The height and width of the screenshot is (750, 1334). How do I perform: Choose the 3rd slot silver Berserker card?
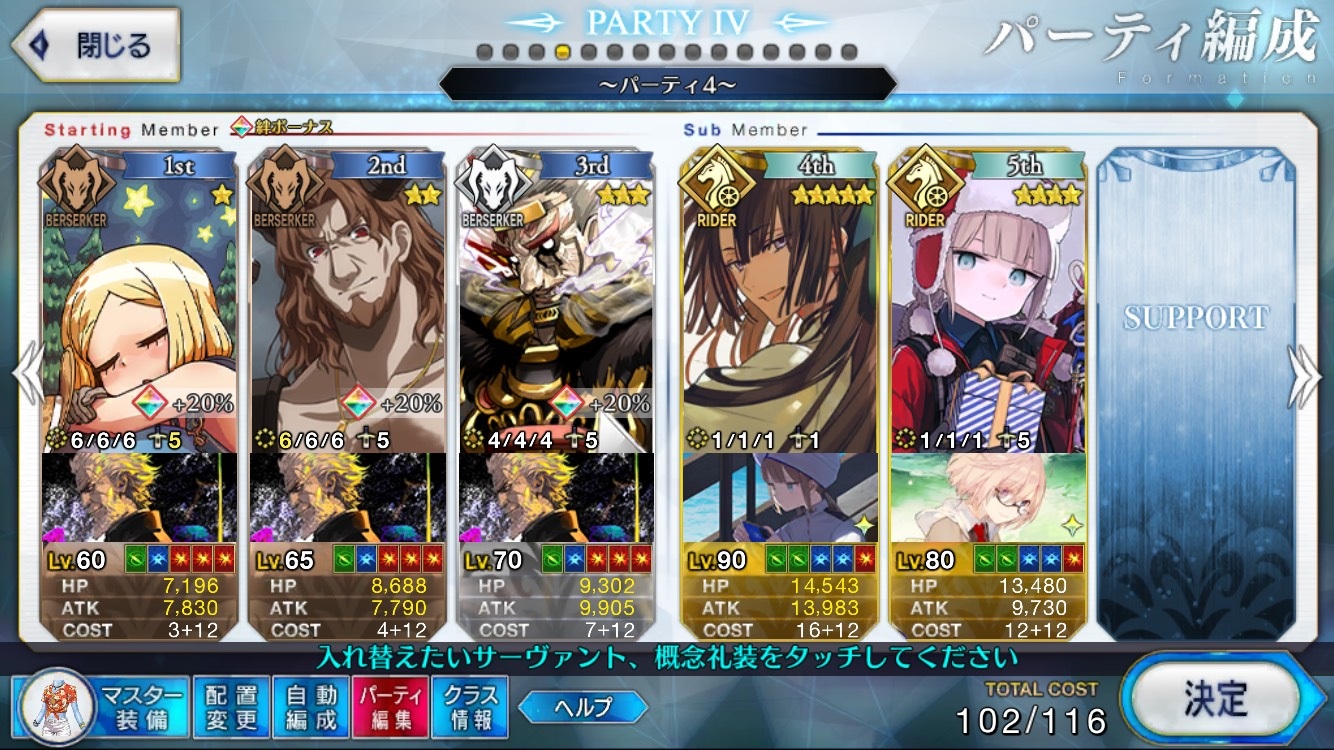point(556,300)
